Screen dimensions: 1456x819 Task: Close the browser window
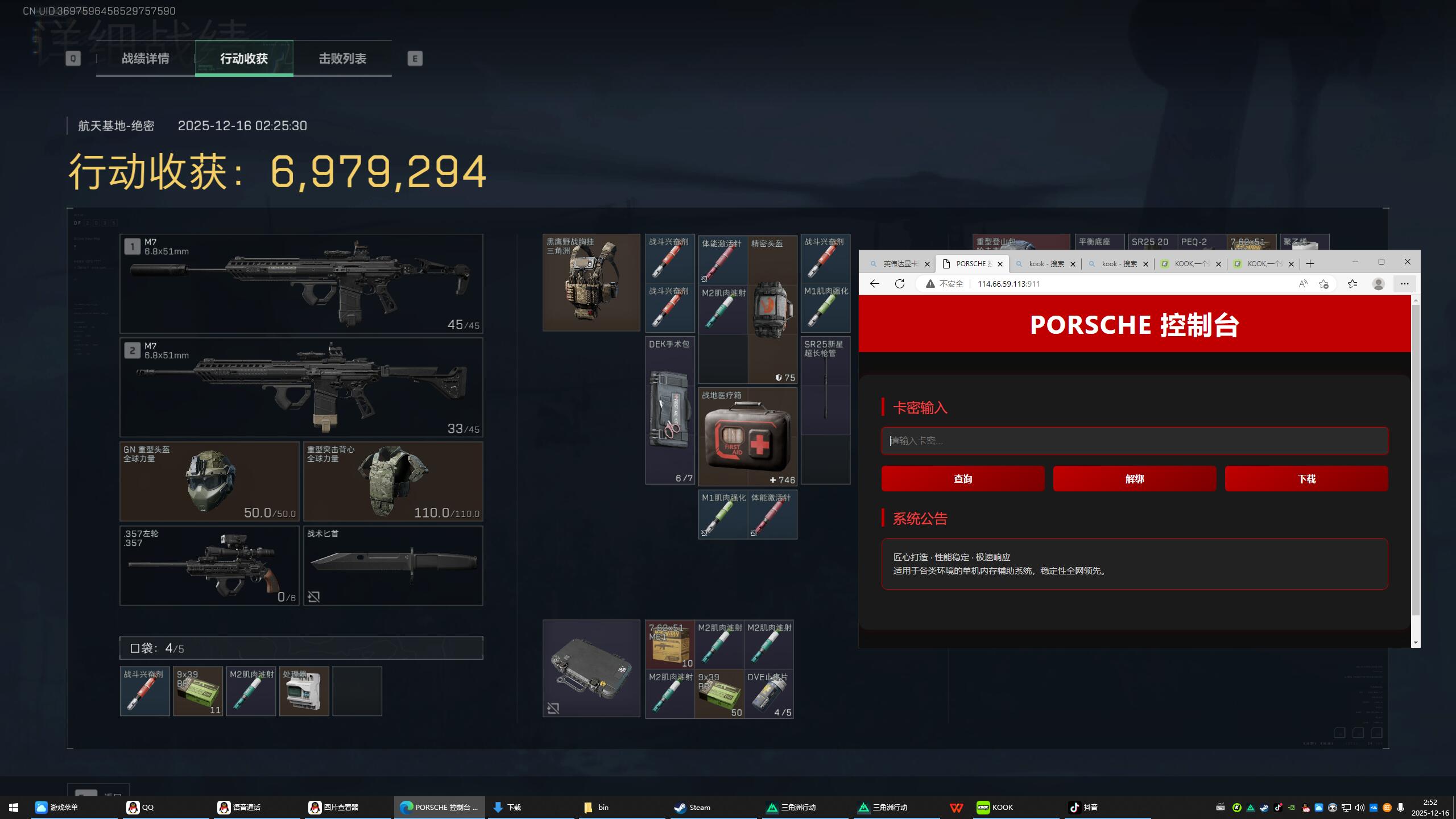click(1408, 262)
